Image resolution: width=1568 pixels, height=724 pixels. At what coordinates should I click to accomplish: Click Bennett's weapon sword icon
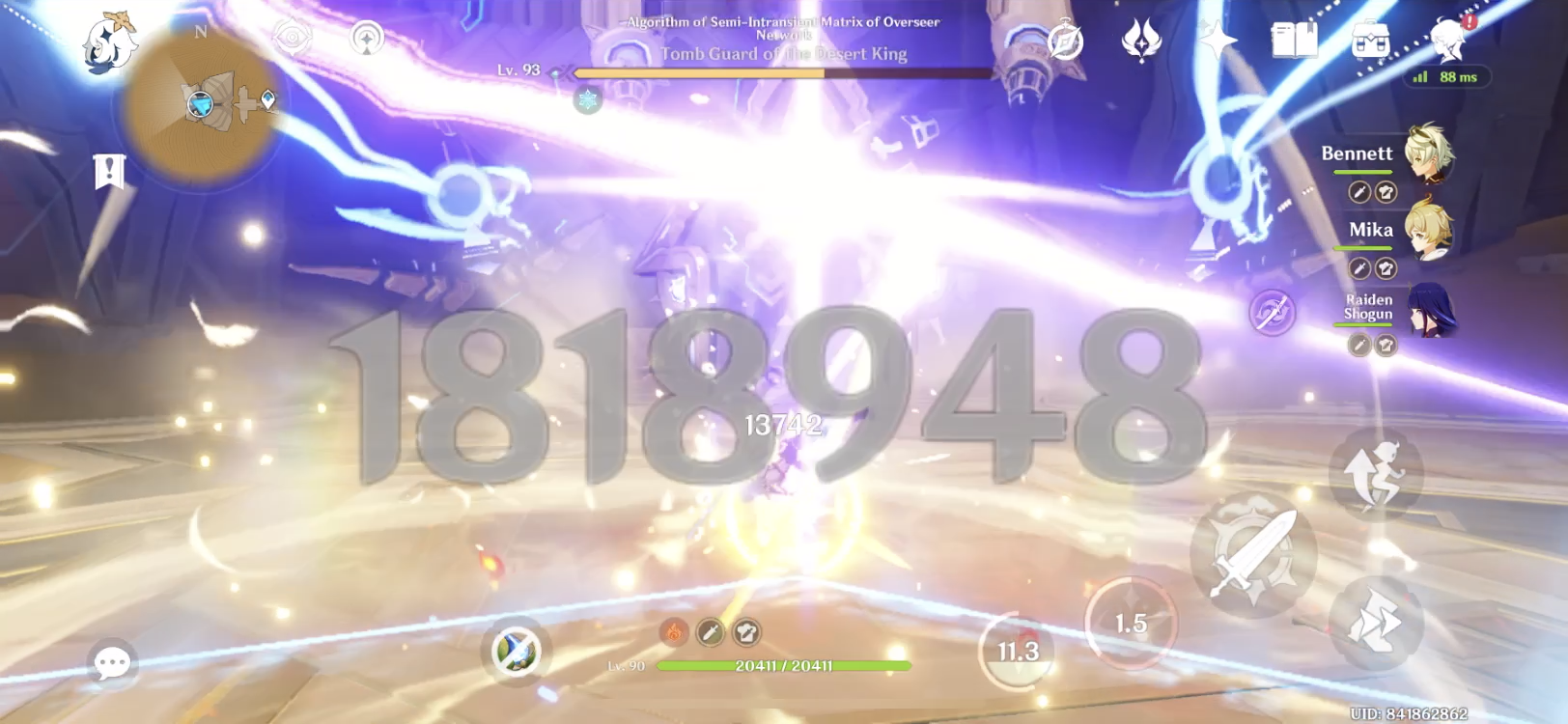click(1358, 191)
